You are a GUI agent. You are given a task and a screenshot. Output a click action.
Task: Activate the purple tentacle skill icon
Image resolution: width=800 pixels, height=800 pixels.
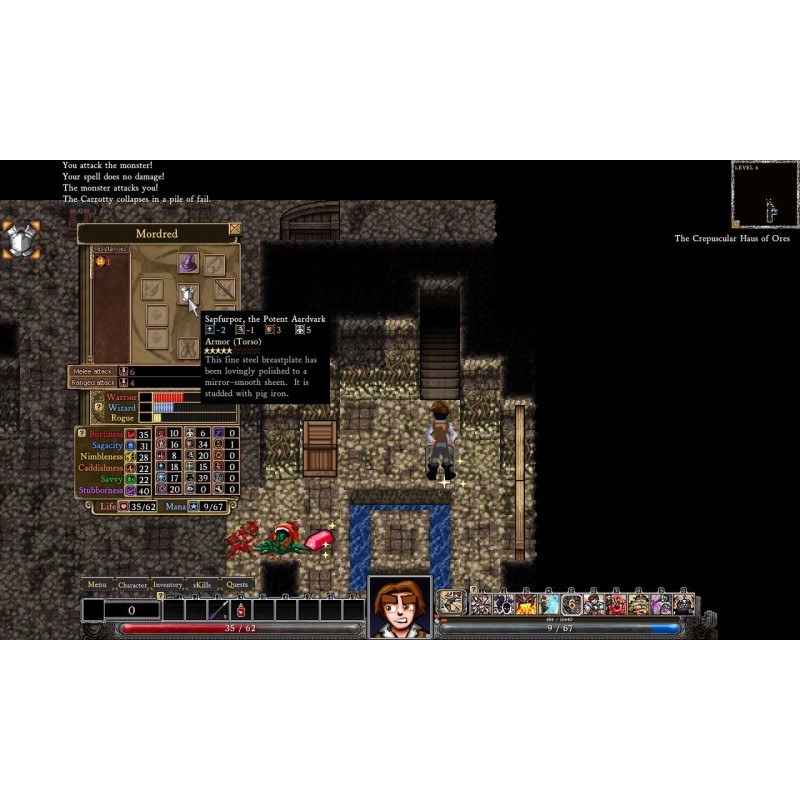660,604
